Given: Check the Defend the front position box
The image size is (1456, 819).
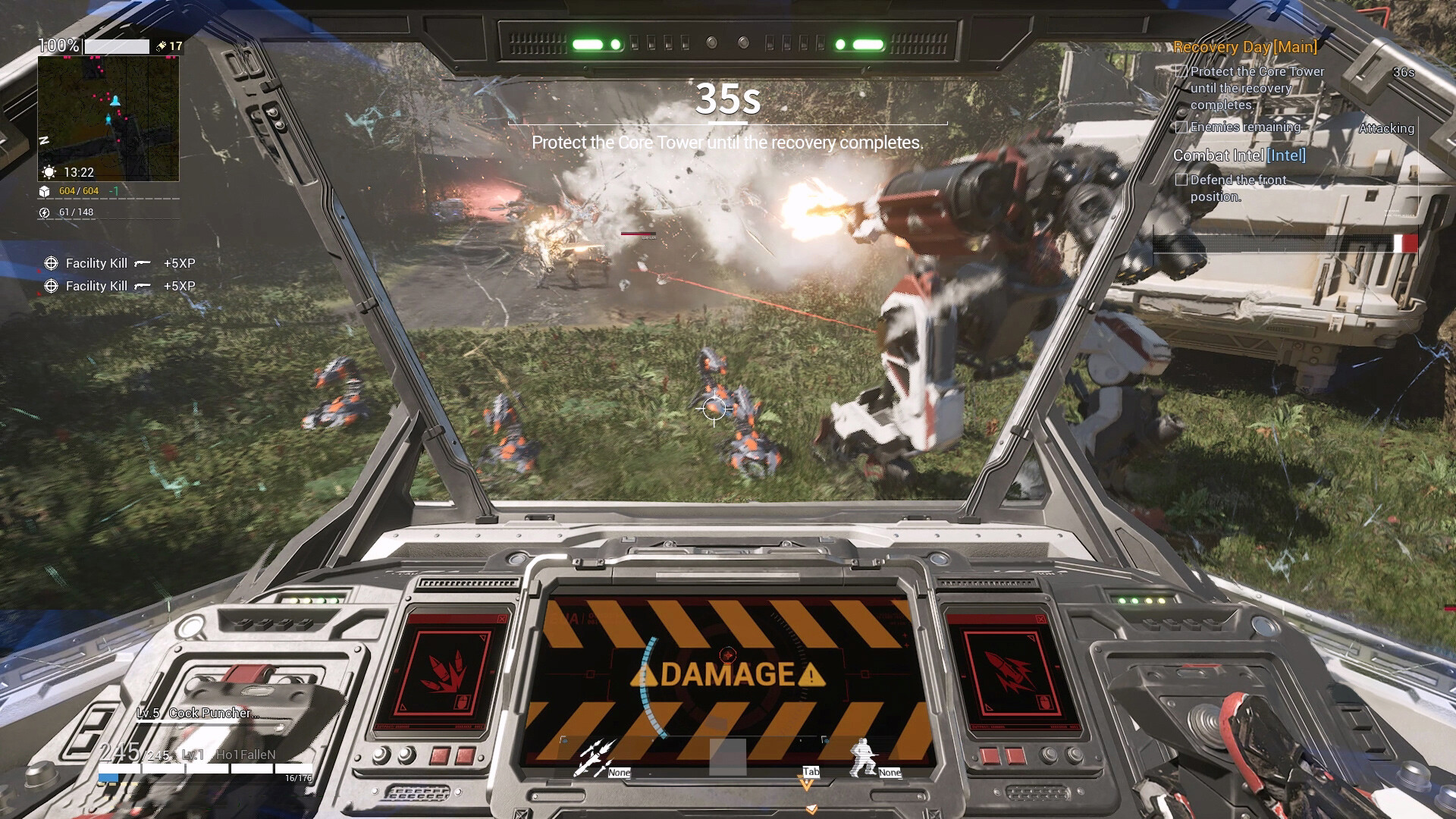Looking at the screenshot, I should pyautogui.click(x=1181, y=180).
